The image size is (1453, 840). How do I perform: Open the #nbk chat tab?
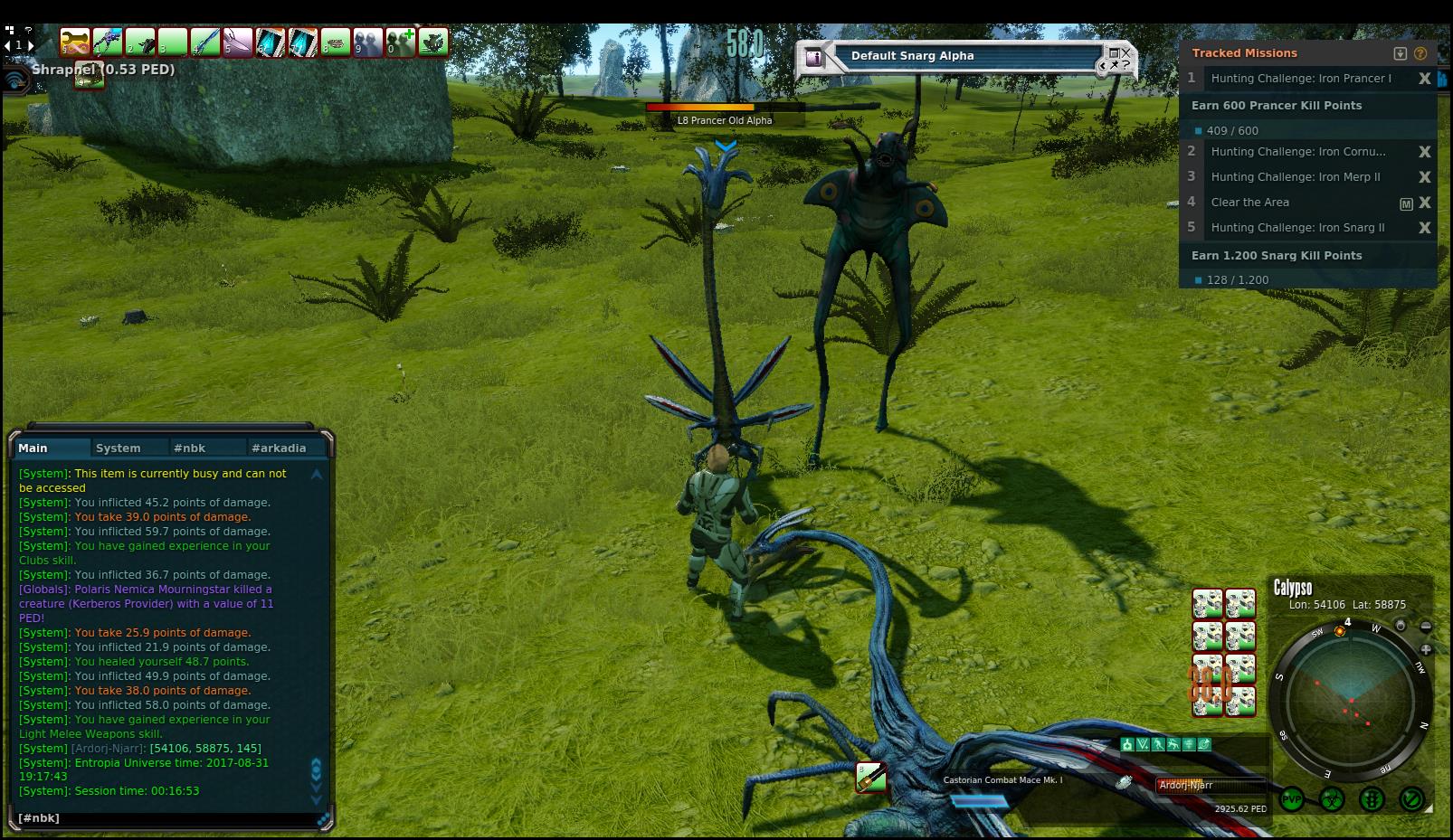(x=190, y=448)
